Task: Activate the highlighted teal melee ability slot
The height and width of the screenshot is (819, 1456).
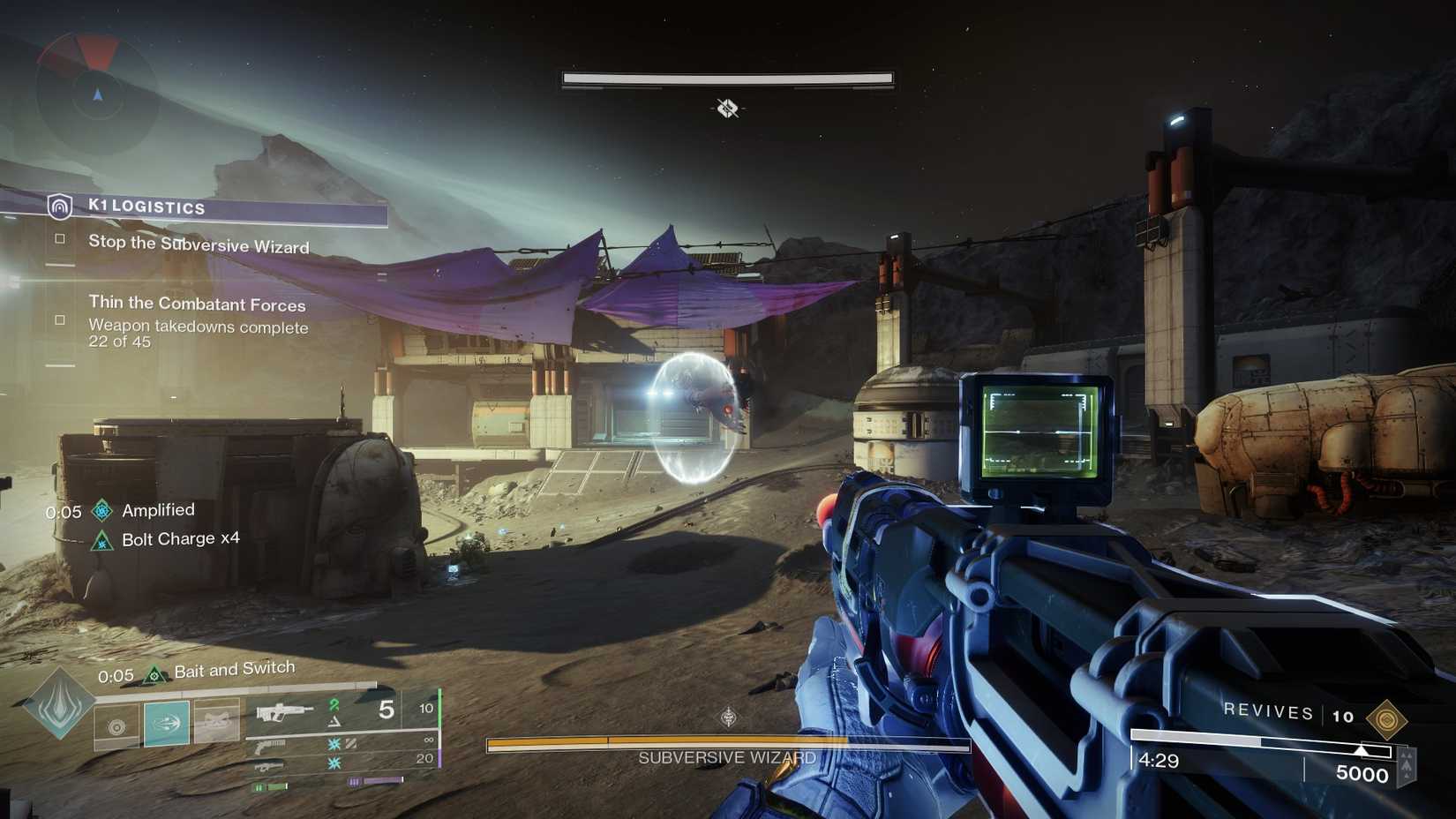Action: [167, 724]
